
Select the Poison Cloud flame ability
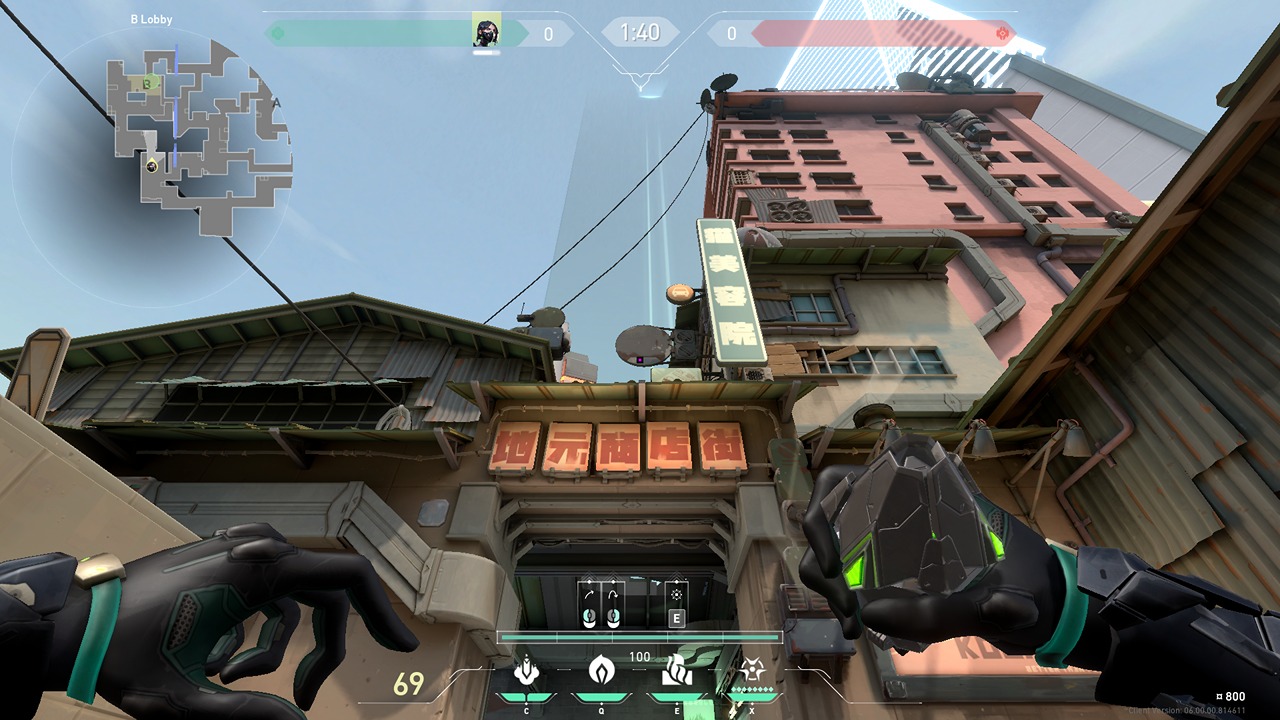[600, 670]
